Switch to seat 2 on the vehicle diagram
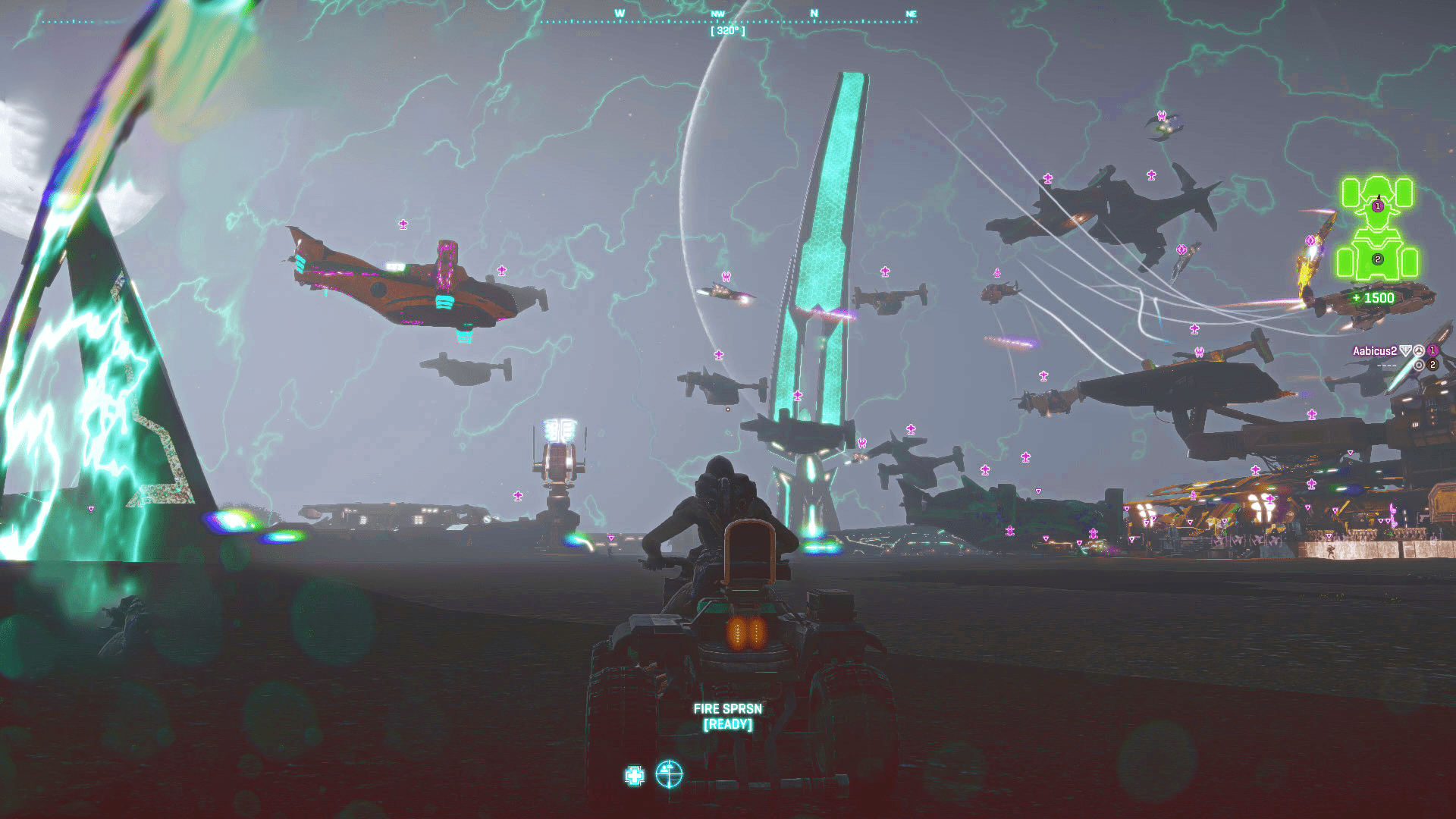This screenshot has width=1456, height=819. coord(1377,259)
